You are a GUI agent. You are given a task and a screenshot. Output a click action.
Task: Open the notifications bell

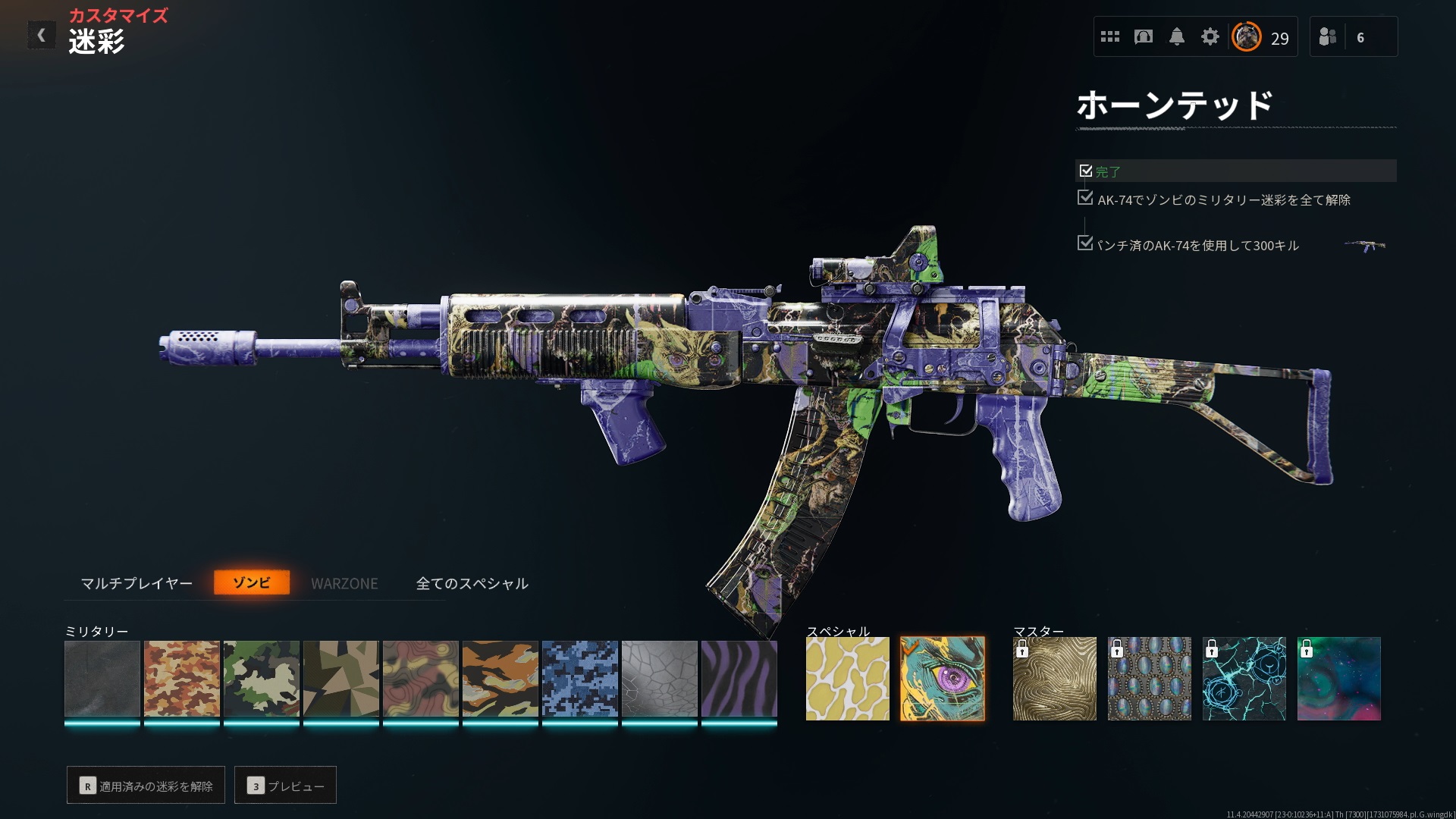click(1177, 36)
